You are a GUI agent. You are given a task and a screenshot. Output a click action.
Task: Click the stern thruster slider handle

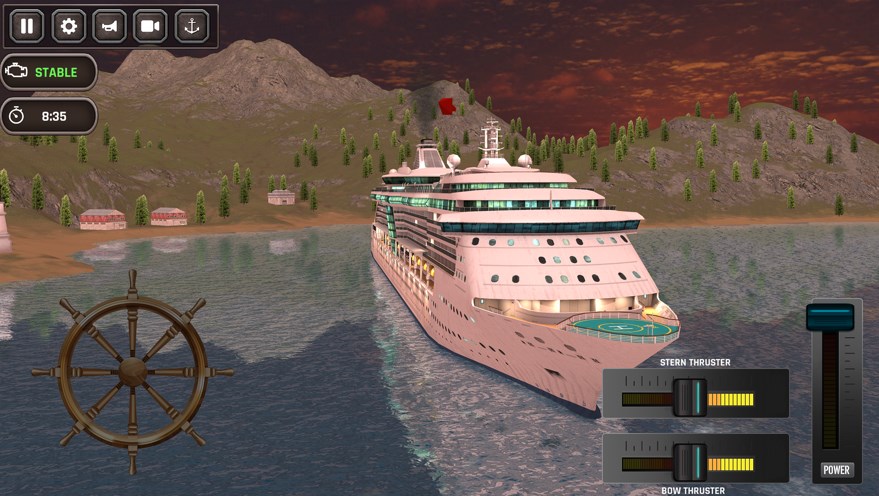pyautogui.click(x=689, y=397)
